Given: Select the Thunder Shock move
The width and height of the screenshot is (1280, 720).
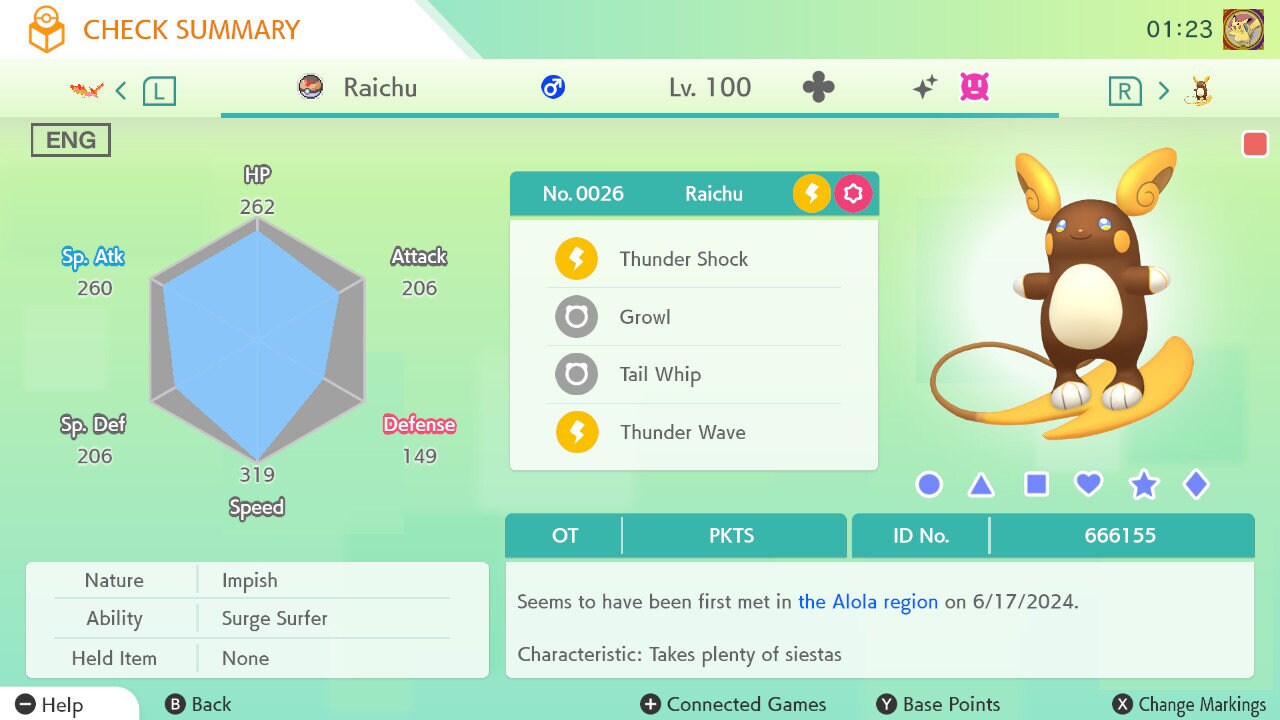Looking at the screenshot, I should click(684, 260).
